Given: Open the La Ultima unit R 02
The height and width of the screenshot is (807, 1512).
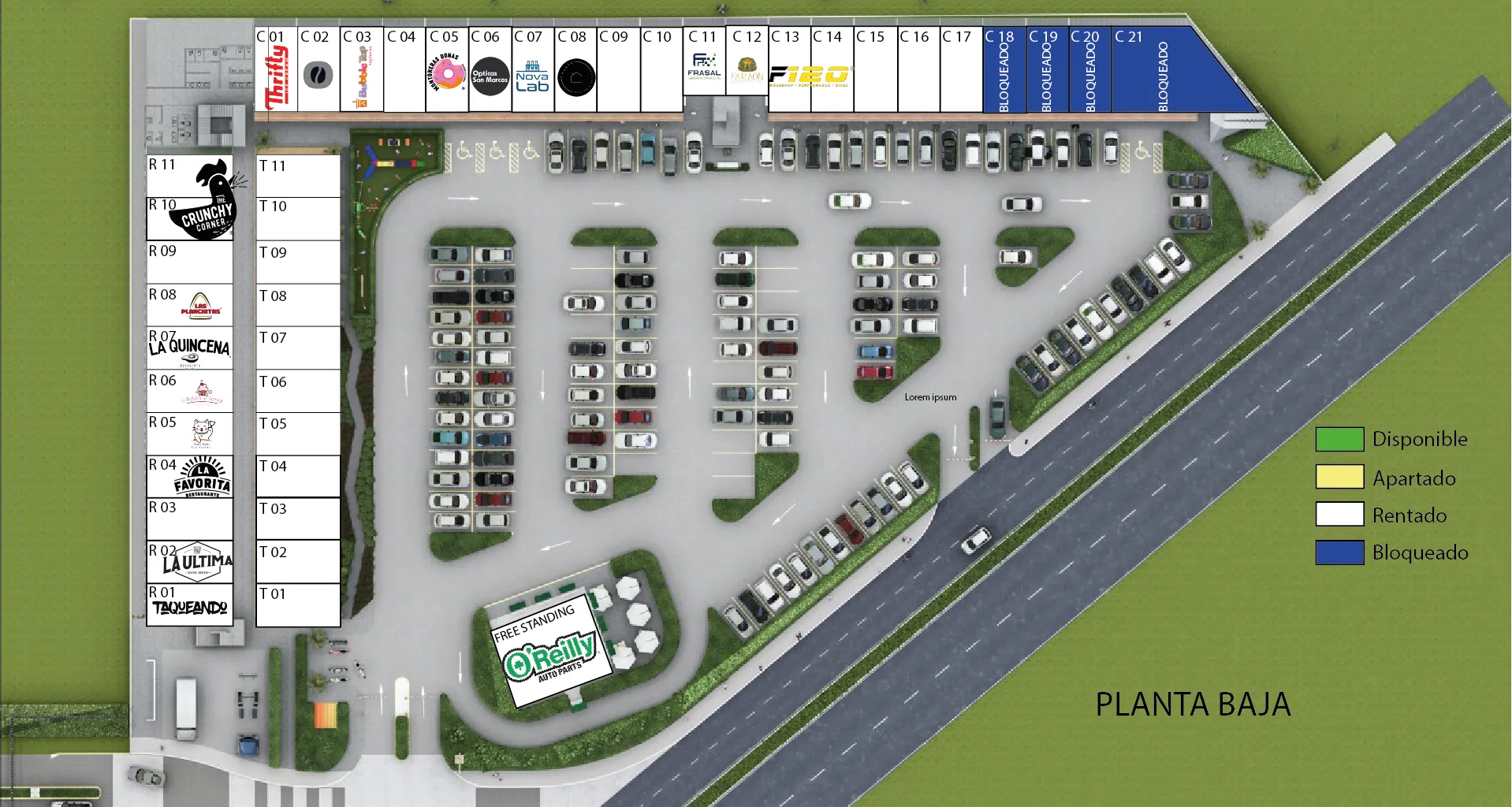Looking at the screenshot, I should click(x=190, y=561).
